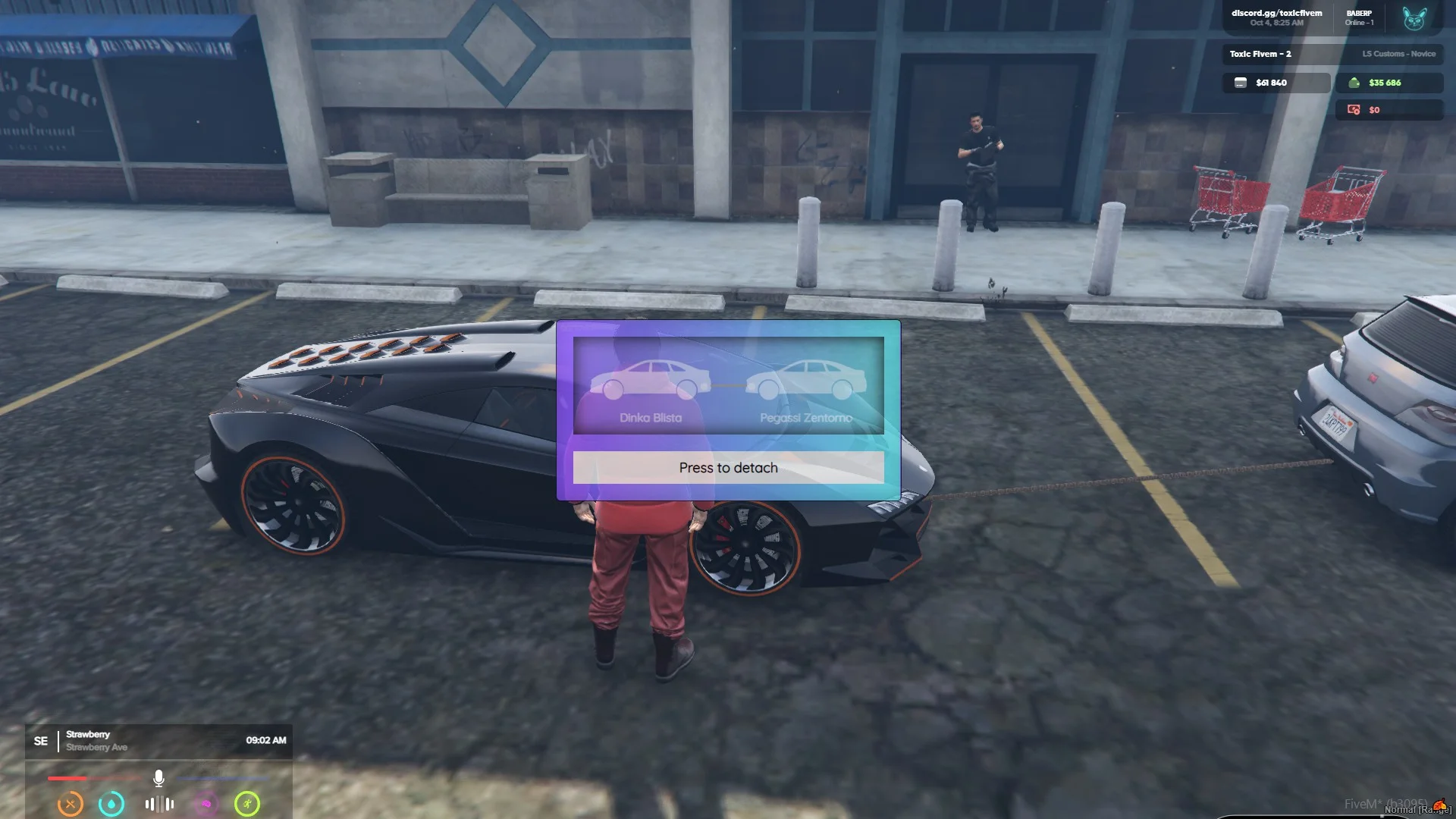This screenshot has height=819, width=1456.
Task: Open the discord.gg/toxicfivem link
Action: click(1276, 13)
